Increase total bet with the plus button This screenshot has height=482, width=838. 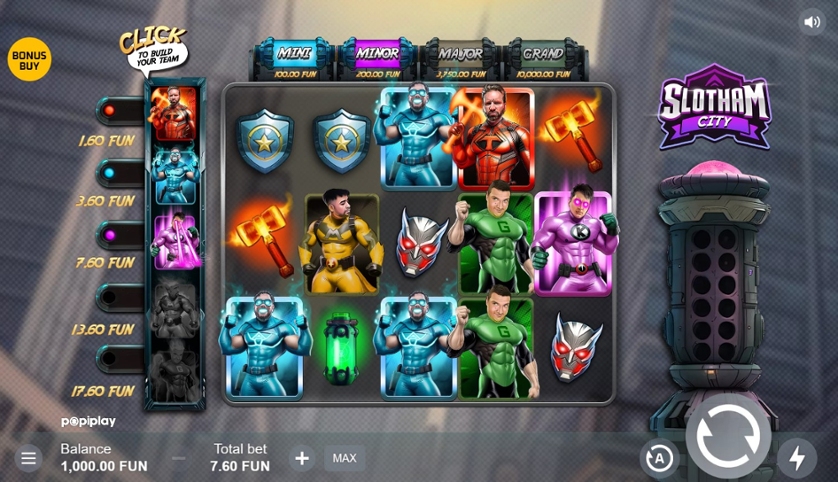click(x=302, y=458)
